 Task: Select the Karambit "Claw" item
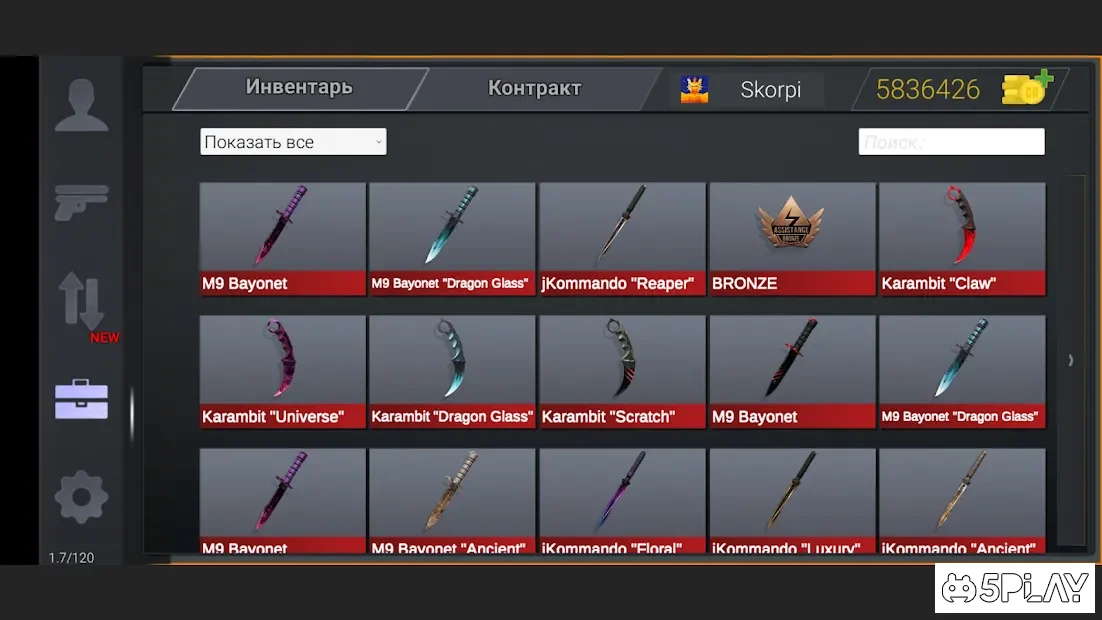click(x=962, y=238)
